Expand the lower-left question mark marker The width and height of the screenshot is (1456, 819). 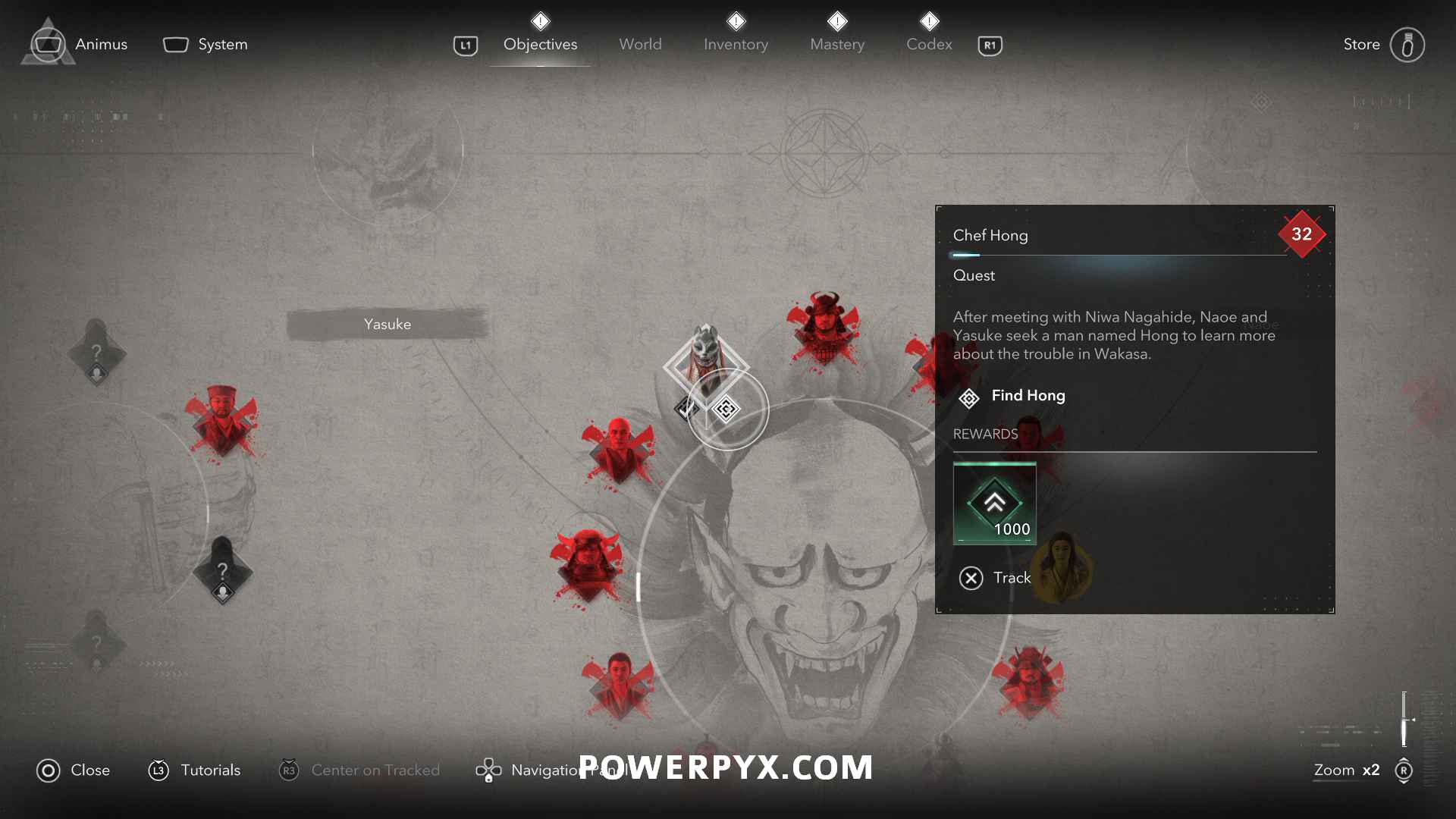(96, 641)
